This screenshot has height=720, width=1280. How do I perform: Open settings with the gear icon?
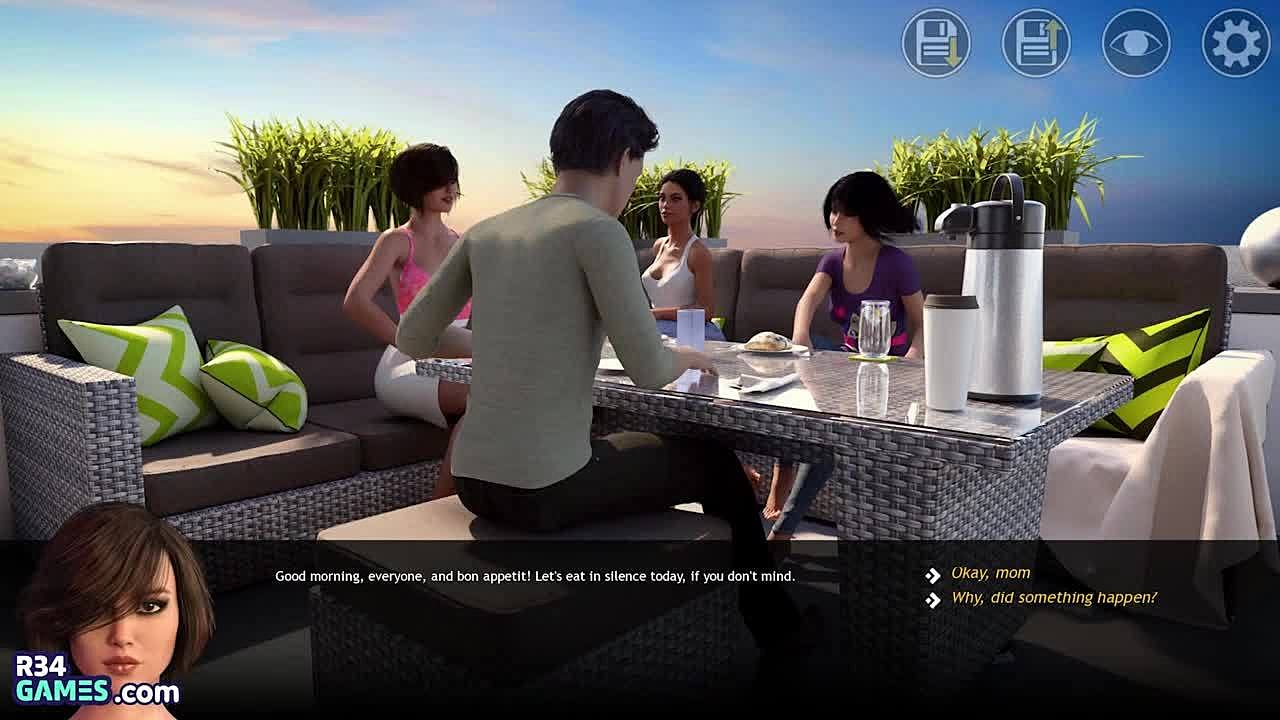1236,43
